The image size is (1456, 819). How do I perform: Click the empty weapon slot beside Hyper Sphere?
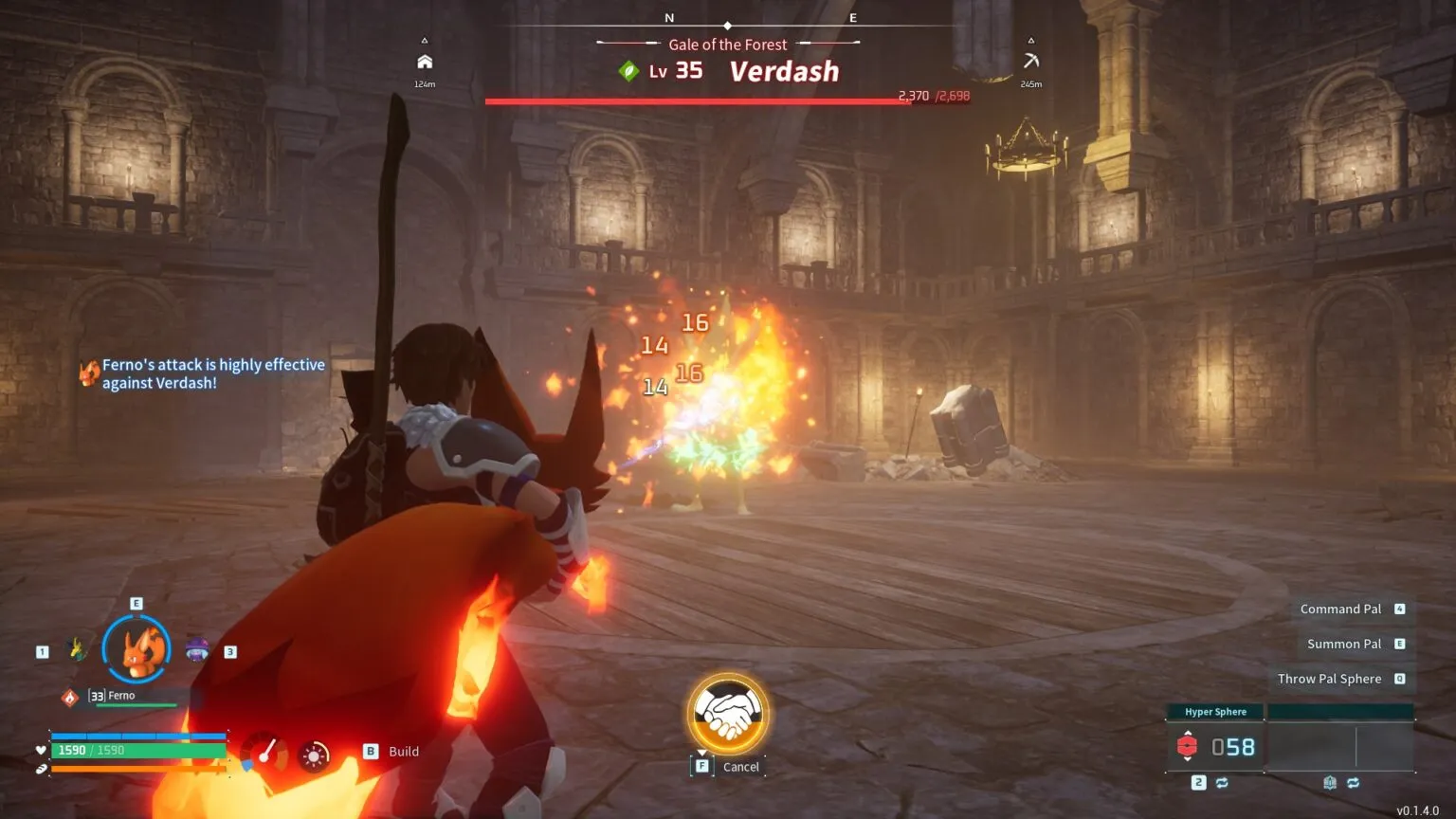[x=1340, y=746]
